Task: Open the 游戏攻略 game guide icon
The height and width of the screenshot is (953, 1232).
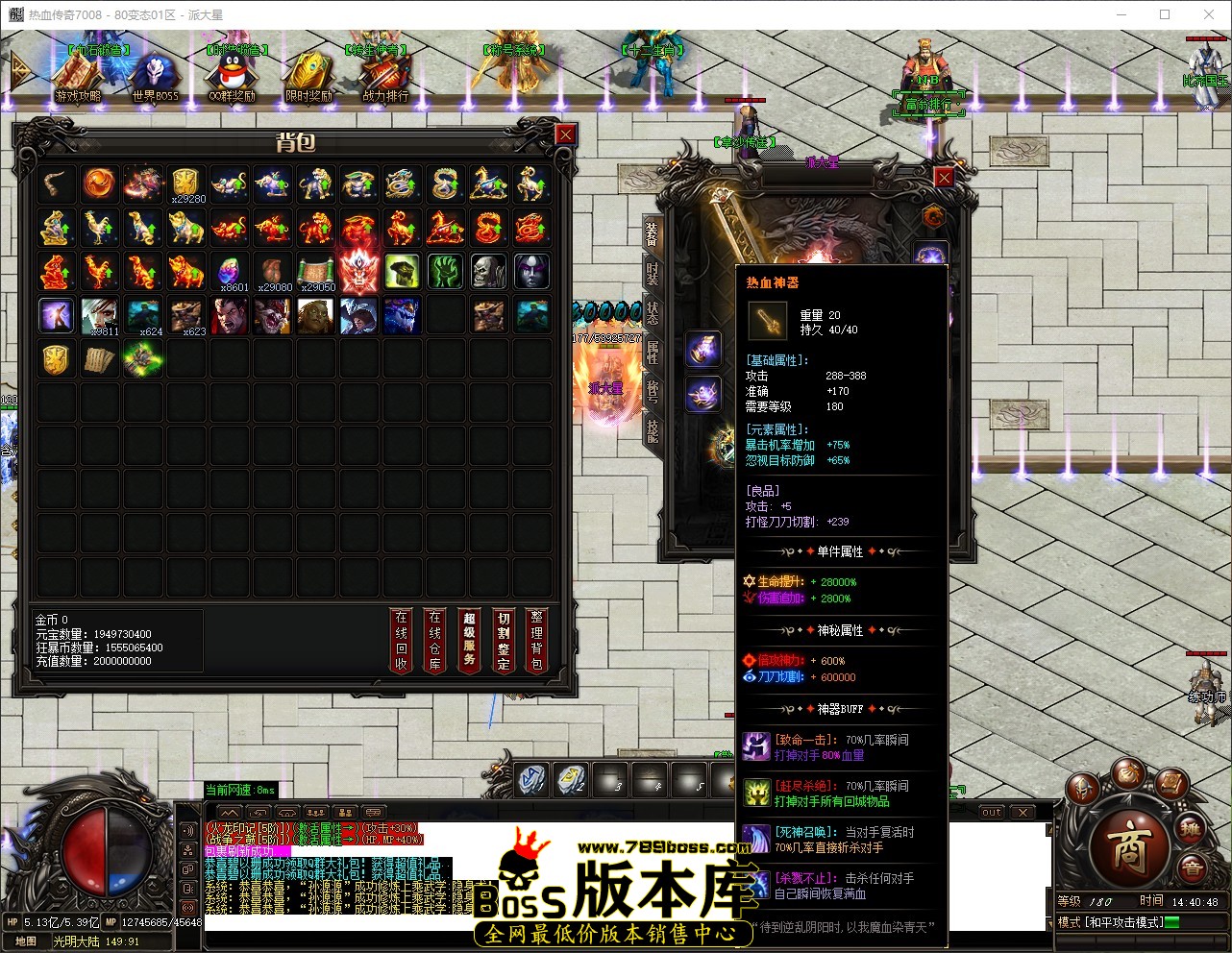Action: coord(77,72)
